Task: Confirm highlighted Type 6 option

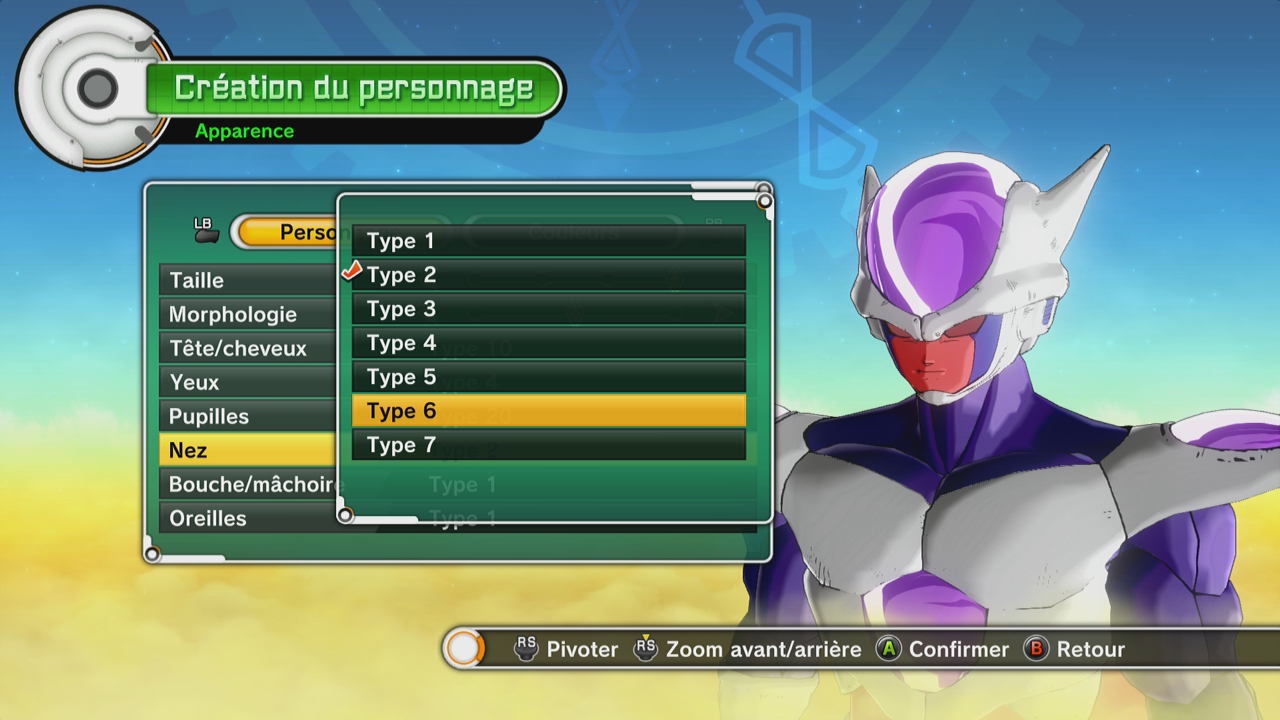Action: (x=548, y=411)
